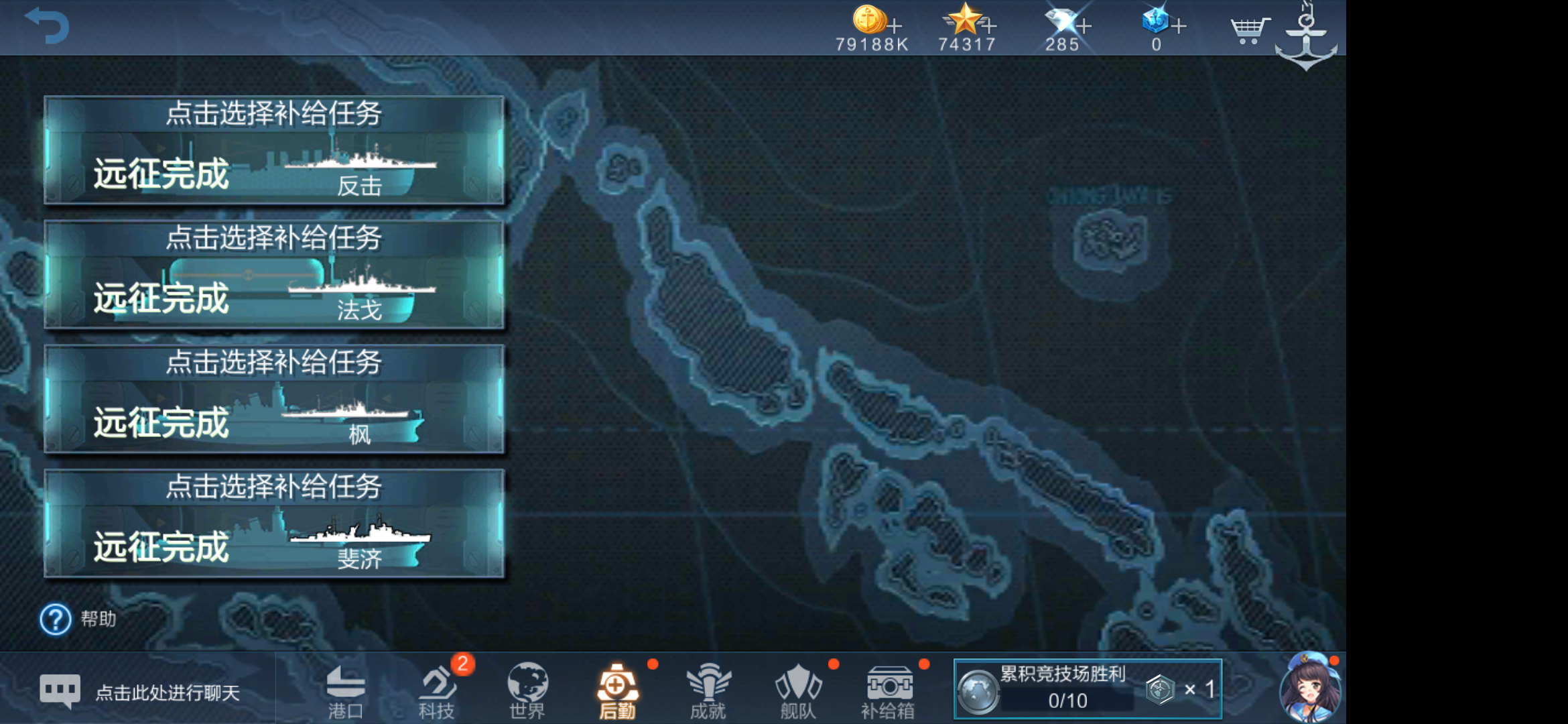View the 累积竞技场胜利 0/10 progress bar
Screen dimensions: 1568x724
(1086, 689)
